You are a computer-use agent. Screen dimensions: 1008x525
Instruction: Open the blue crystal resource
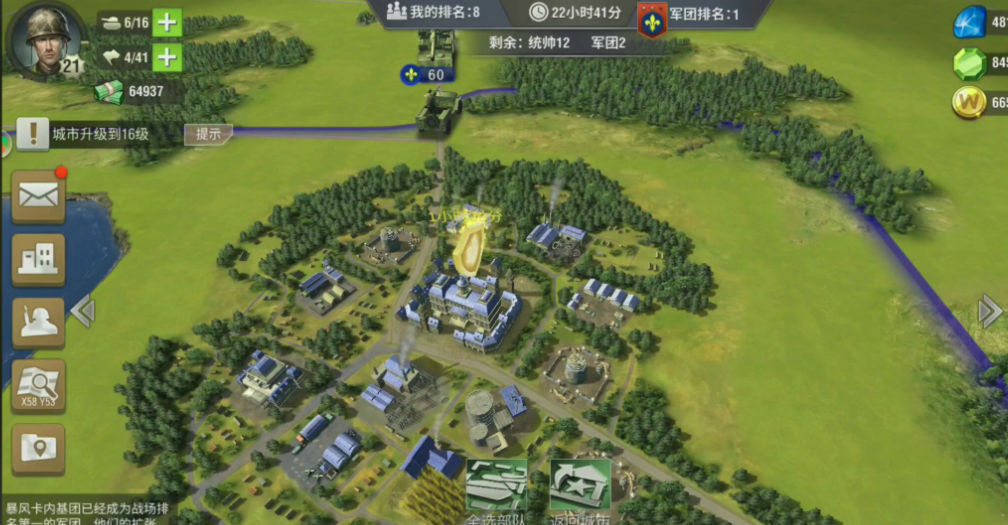972,22
